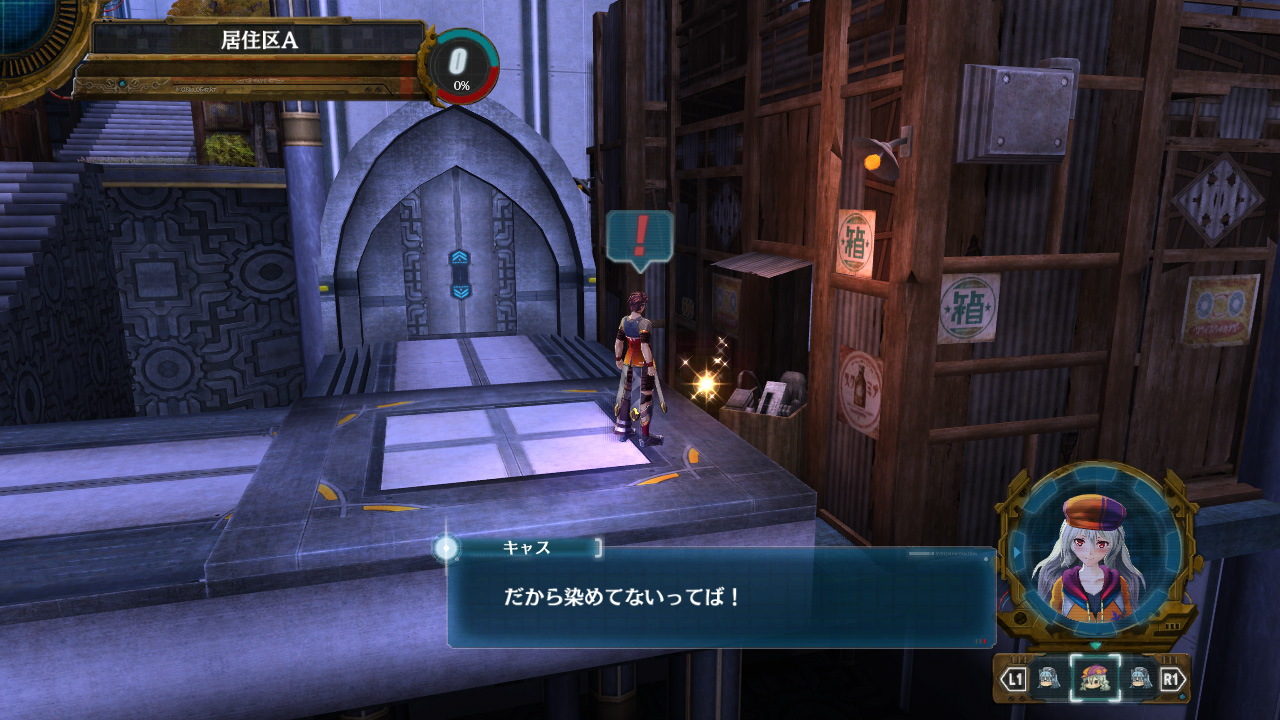Image resolution: width=1280 pixels, height=720 pixels.
Task: Choose the blue-haired character icon beside L1
Action: pyautogui.click(x=1048, y=679)
